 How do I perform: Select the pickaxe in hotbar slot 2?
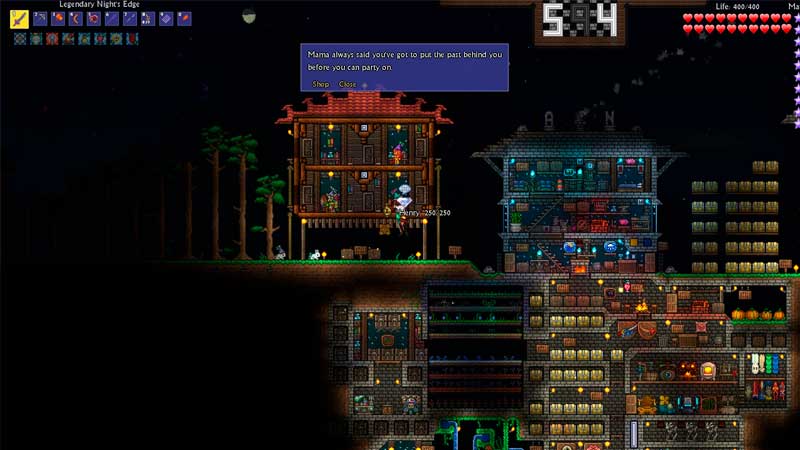pos(40,19)
